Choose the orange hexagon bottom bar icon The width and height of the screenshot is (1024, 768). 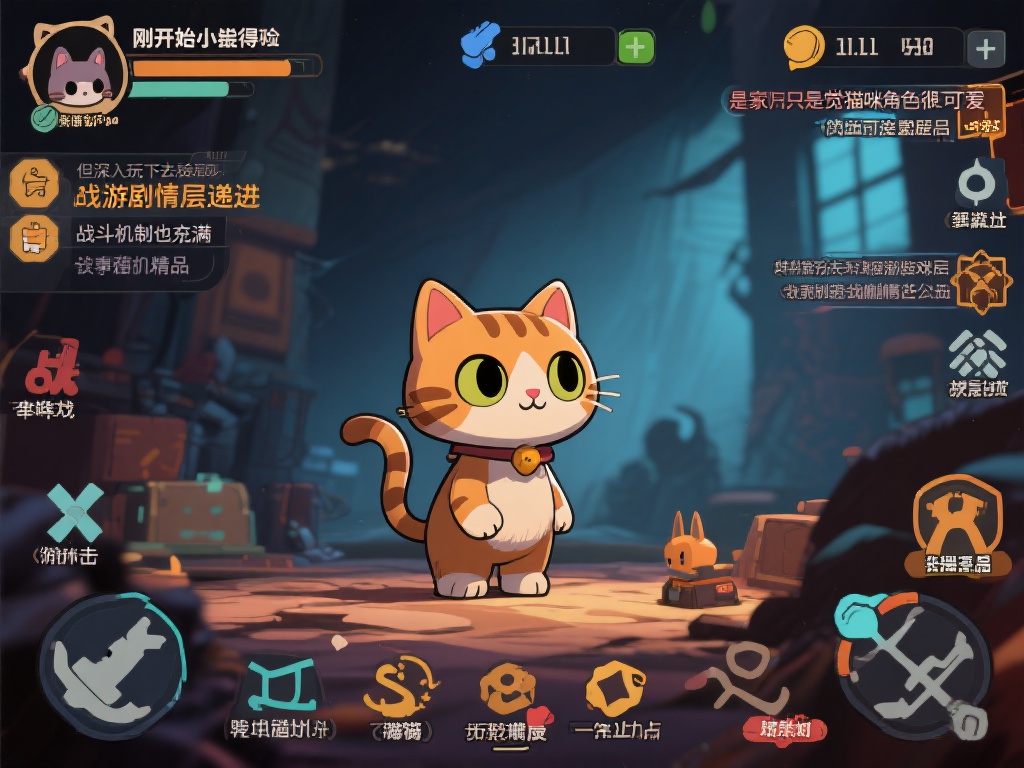pos(617,688)
